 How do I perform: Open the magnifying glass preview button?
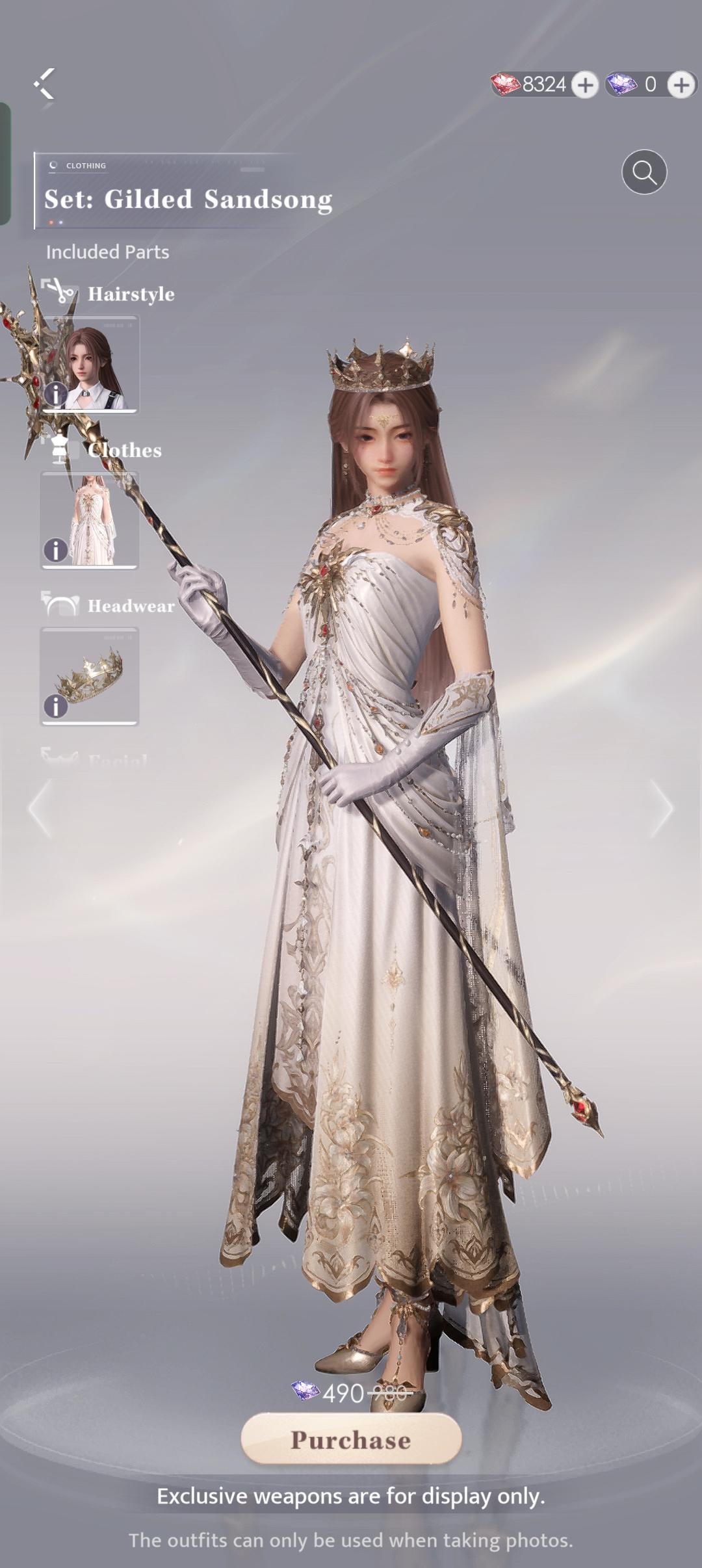pos(644,172)
